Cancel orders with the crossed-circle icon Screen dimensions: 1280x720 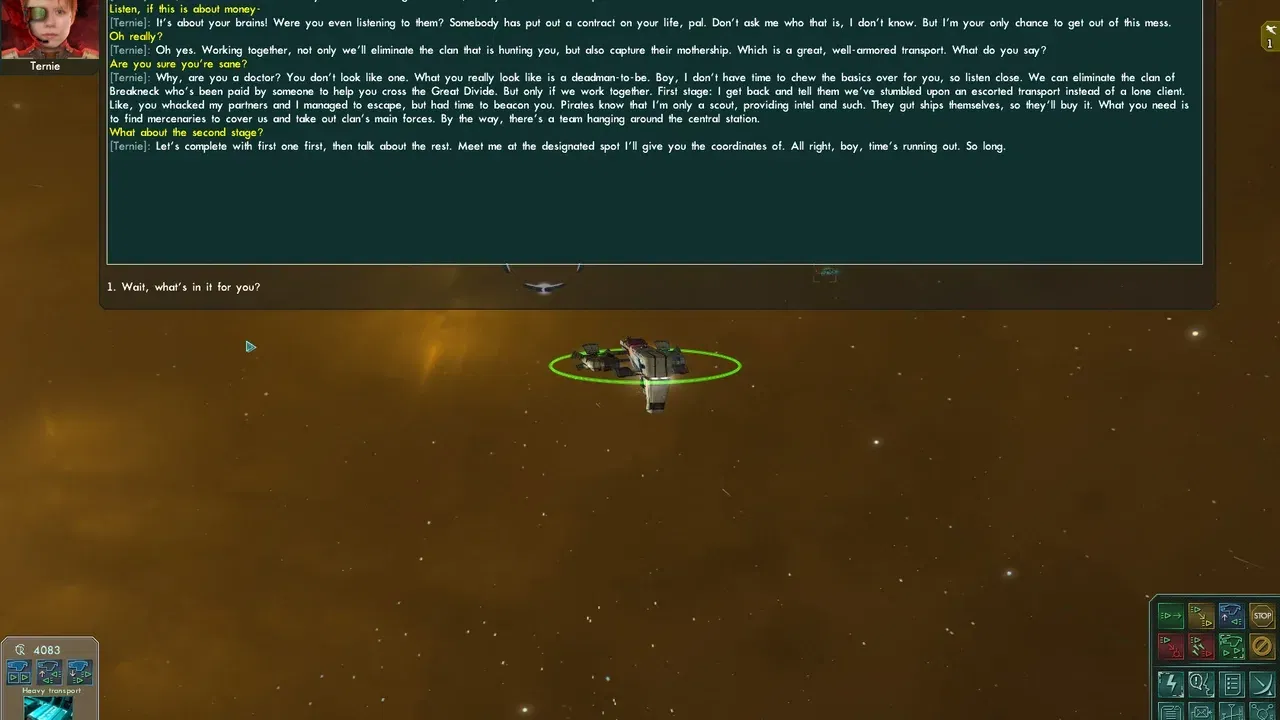pos(1261,646)
